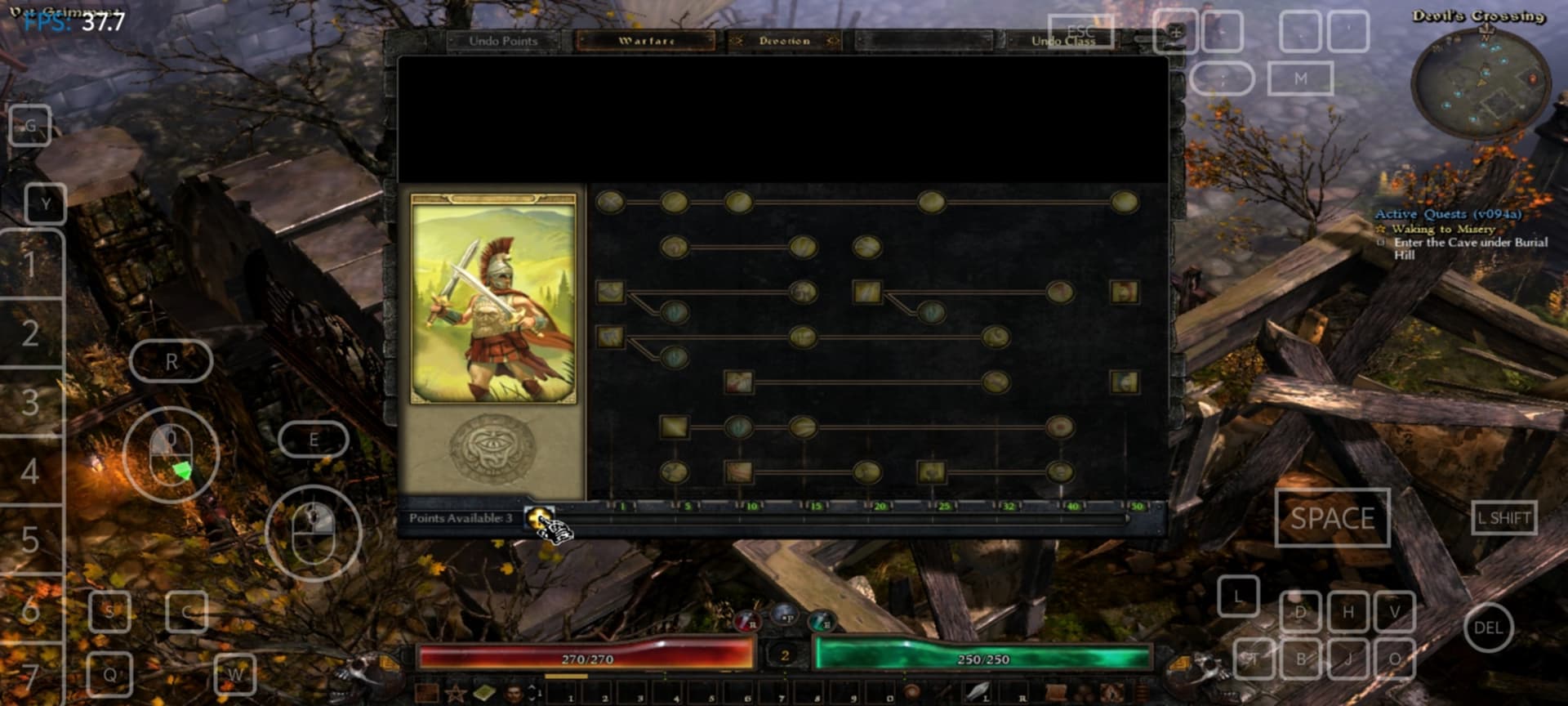Select the Undo Class button

point(1062,40)
